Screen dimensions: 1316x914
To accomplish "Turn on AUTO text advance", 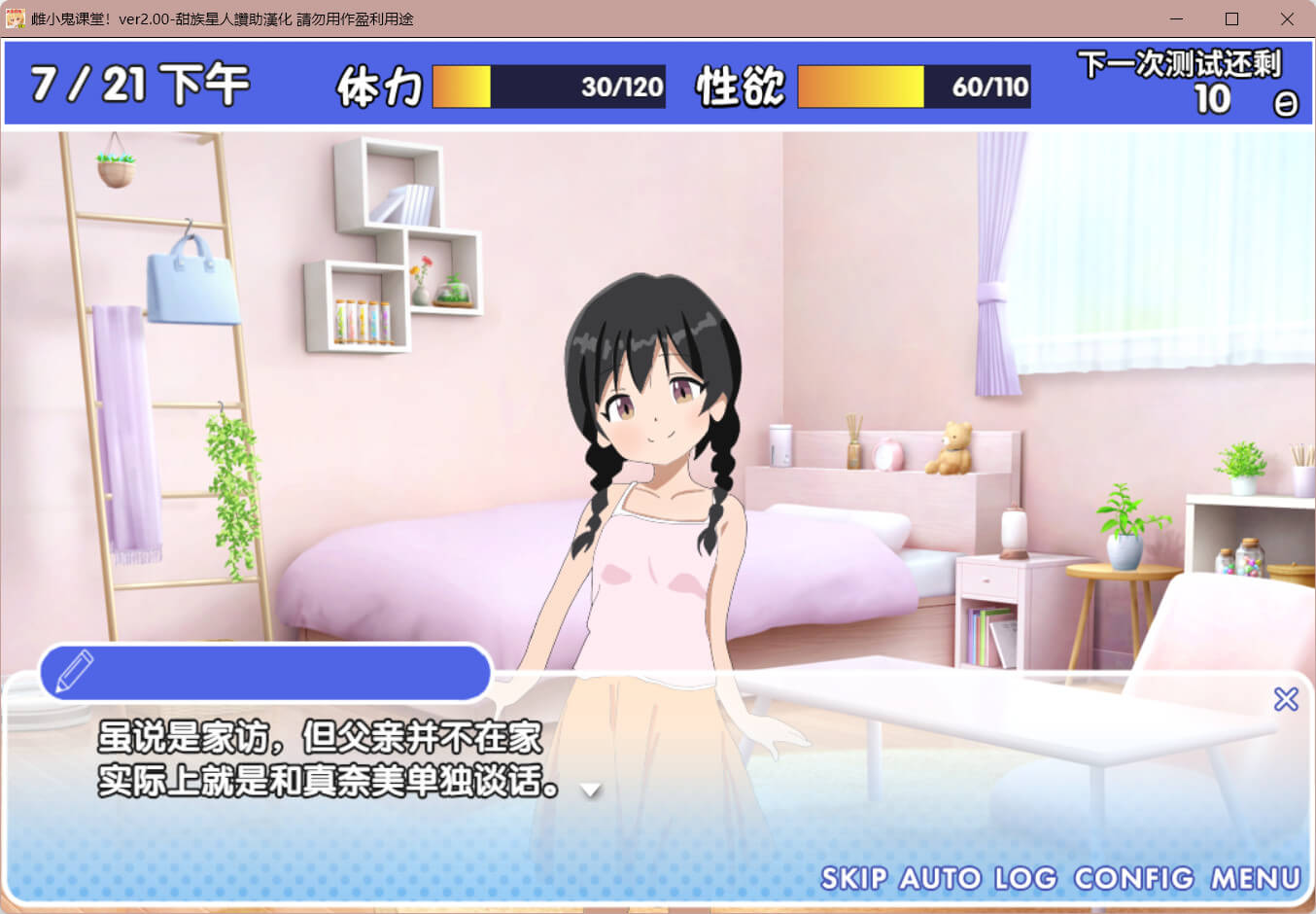I will pyautogui.click(x=940, y=879).
